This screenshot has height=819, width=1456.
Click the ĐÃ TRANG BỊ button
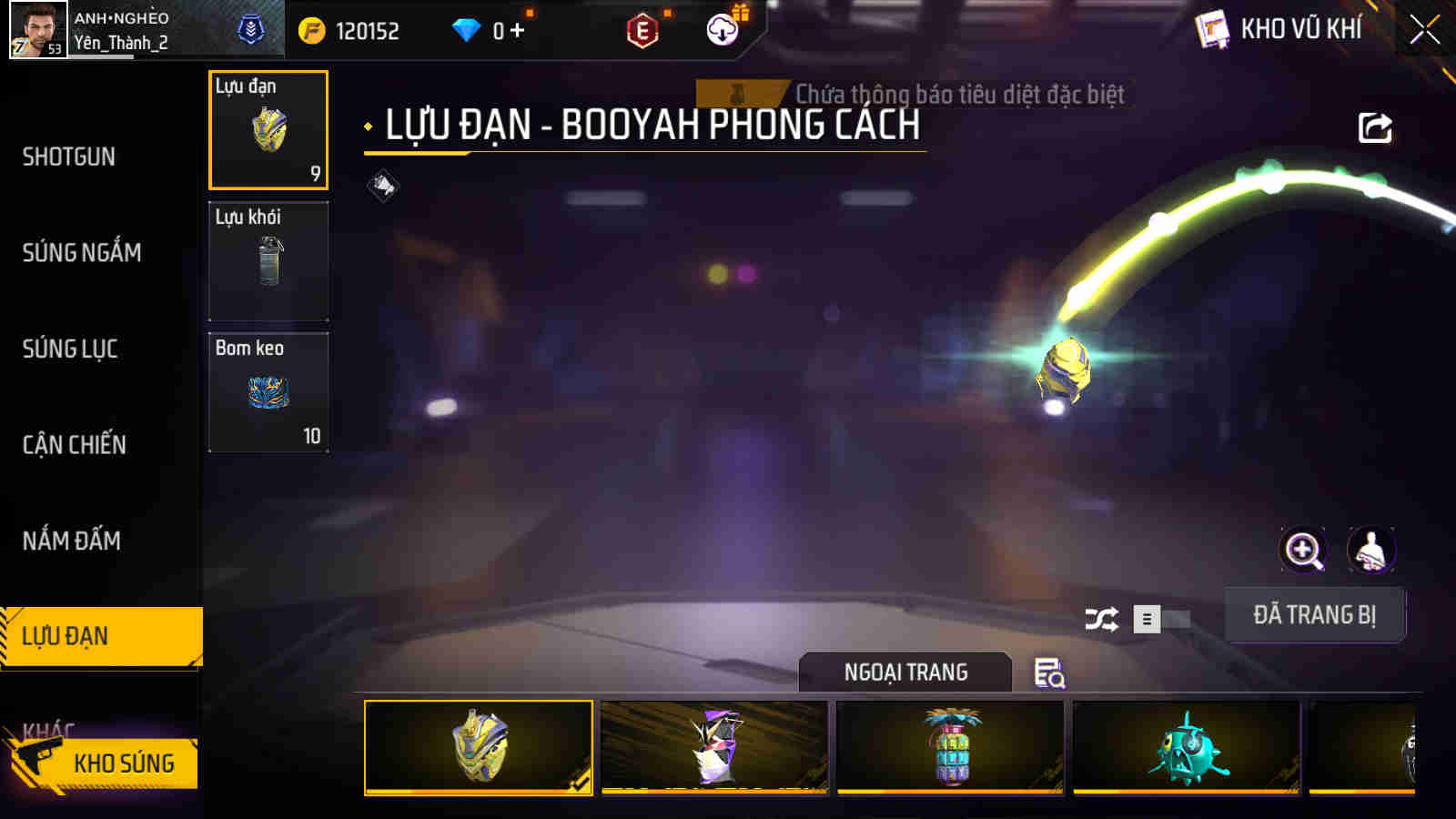point(1314,615)
